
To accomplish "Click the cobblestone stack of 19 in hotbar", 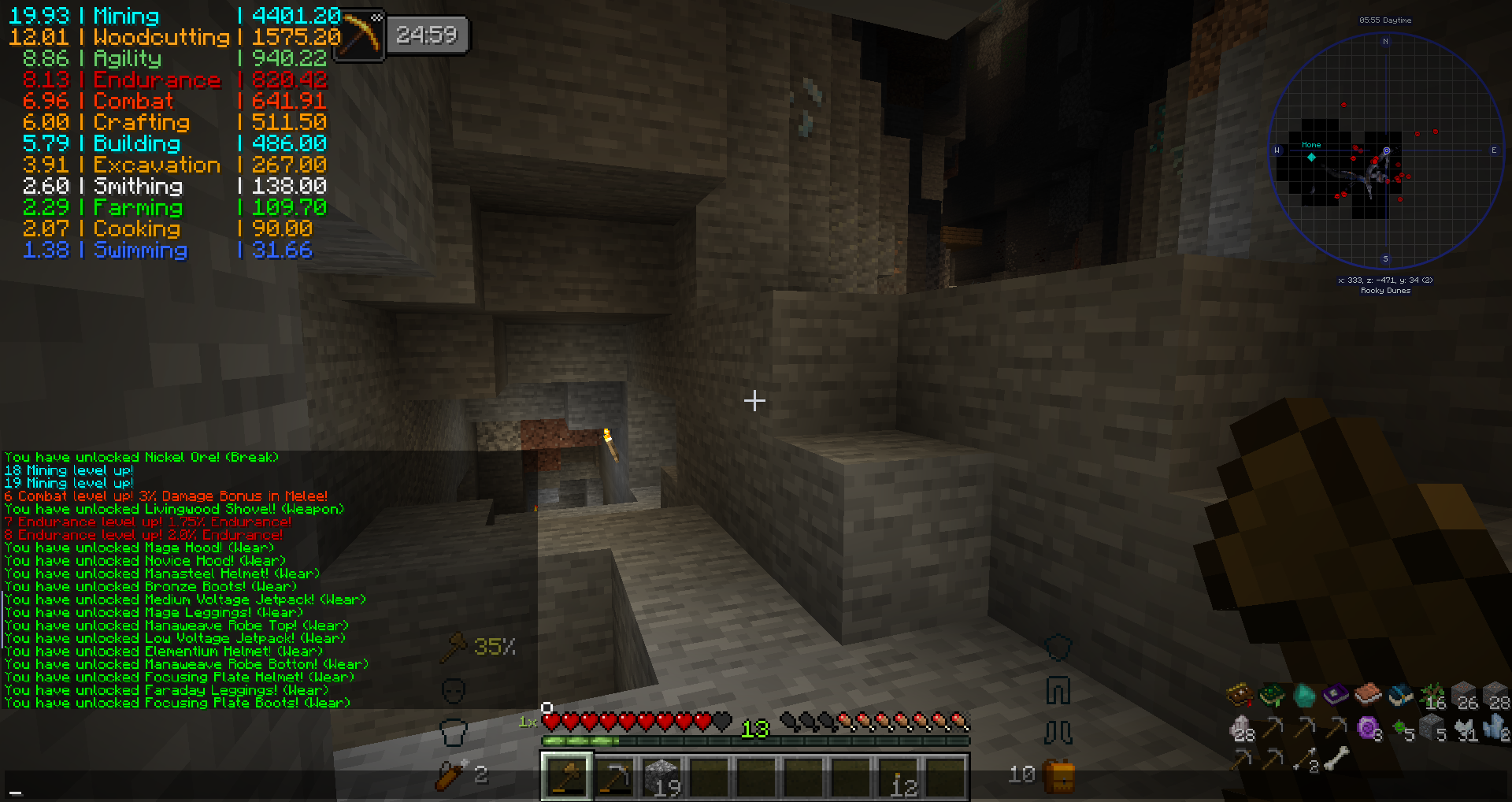I will pyautogui.click(x=665, y=776).
